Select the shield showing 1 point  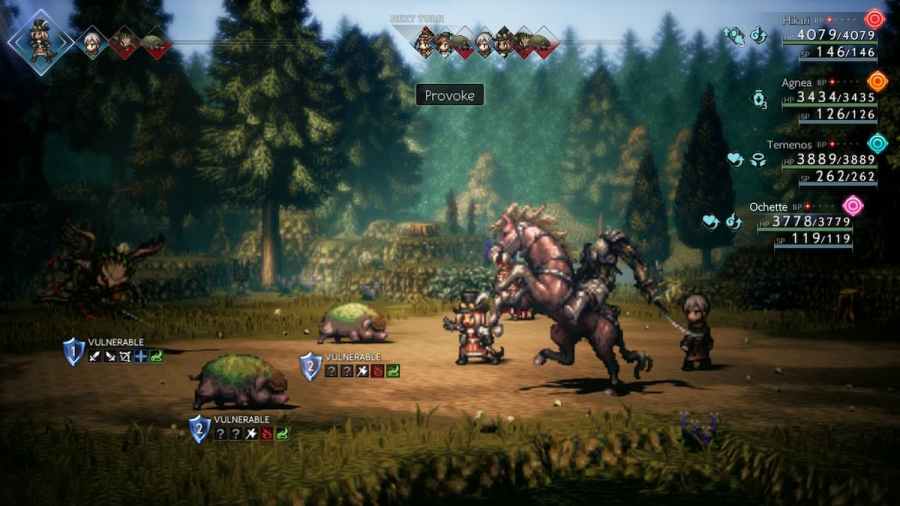(73, 350)
